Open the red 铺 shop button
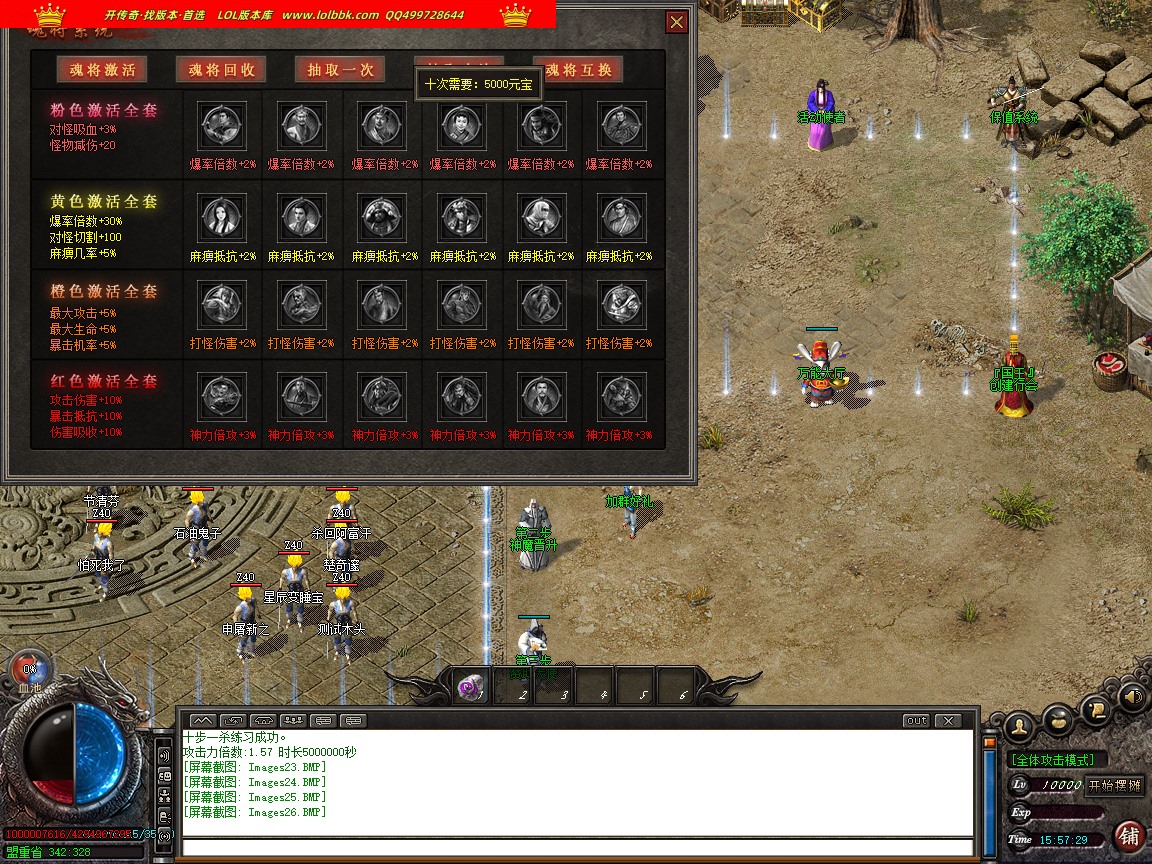Screen dimensions: 1152x864 point(1129,835)
